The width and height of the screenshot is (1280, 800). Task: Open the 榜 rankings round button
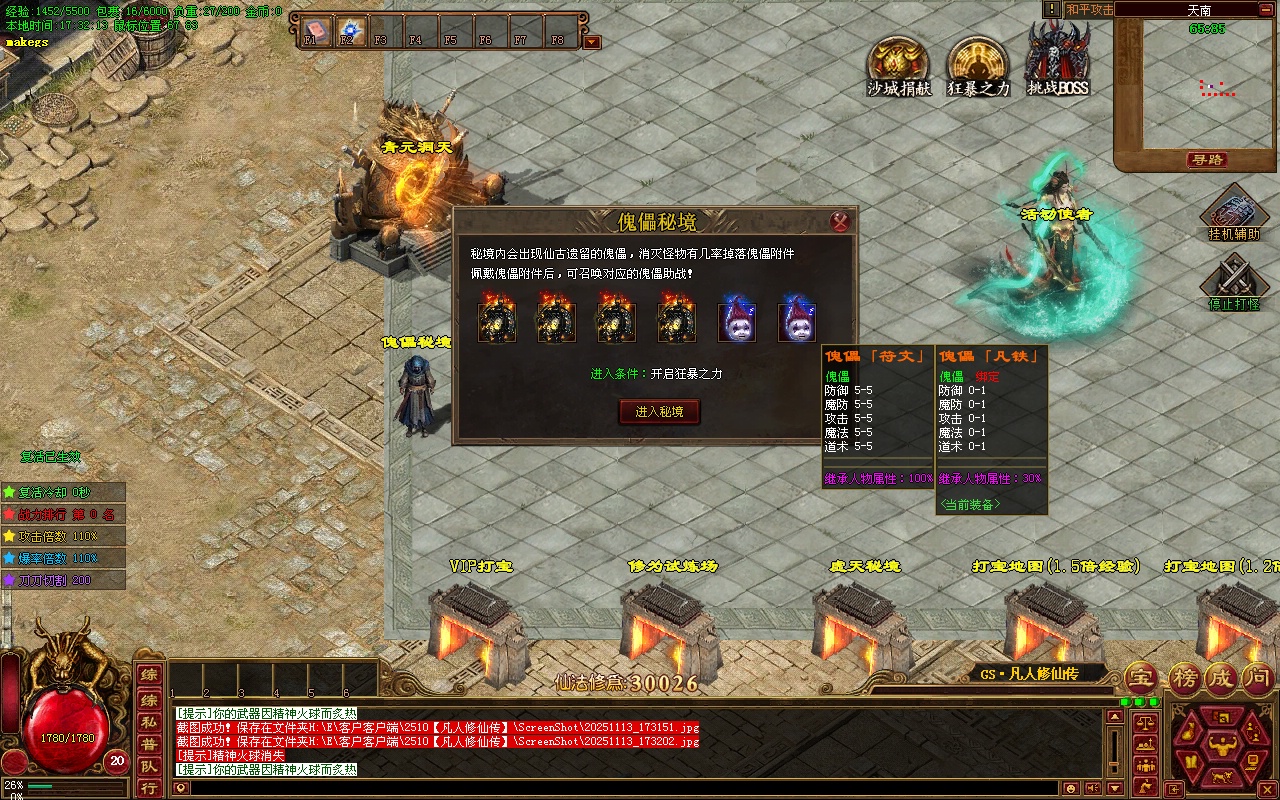tap(1184, 678)
